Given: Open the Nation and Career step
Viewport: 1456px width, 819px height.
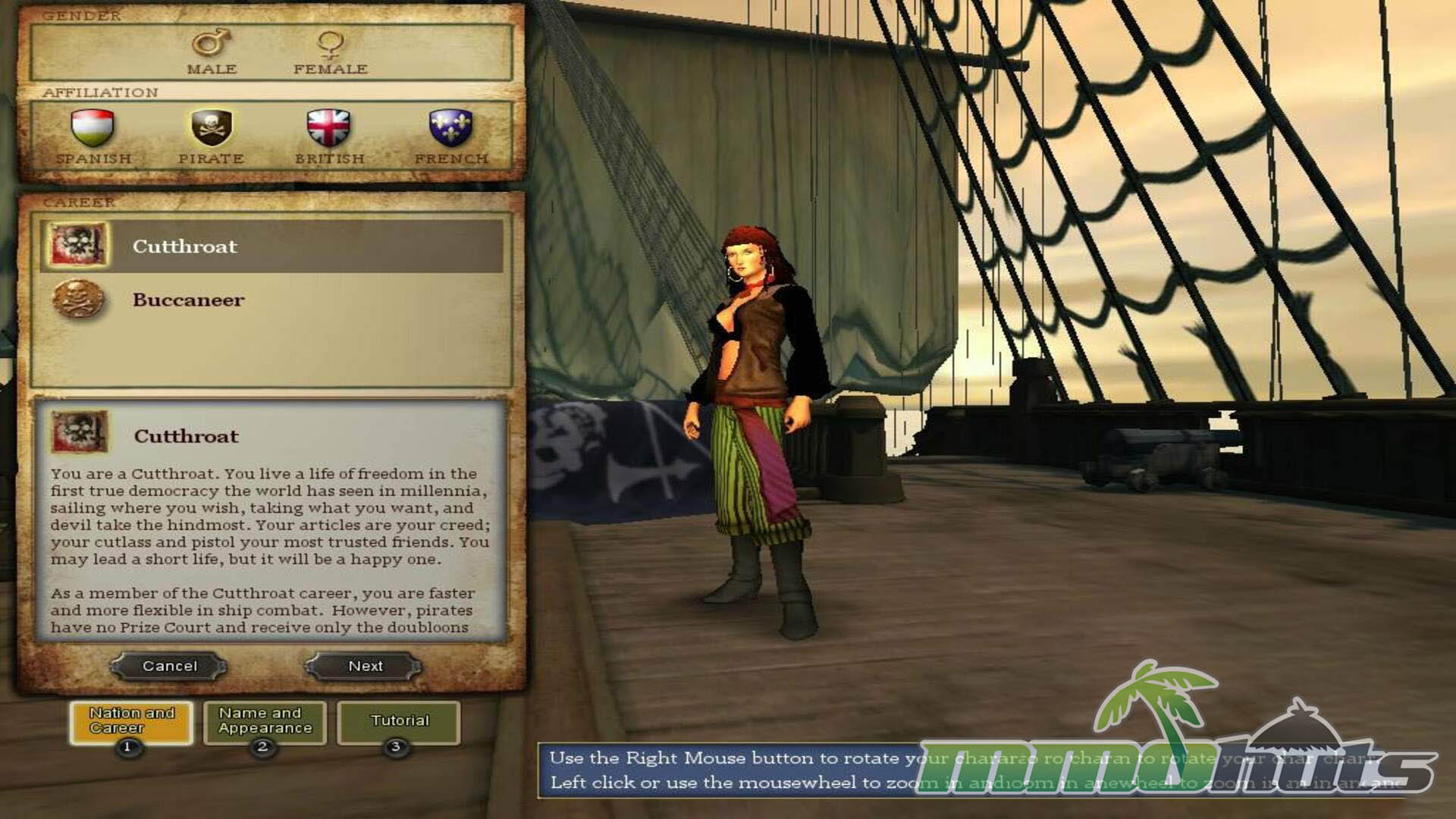Looking at the screenshot, I should [x=131, y=720].
